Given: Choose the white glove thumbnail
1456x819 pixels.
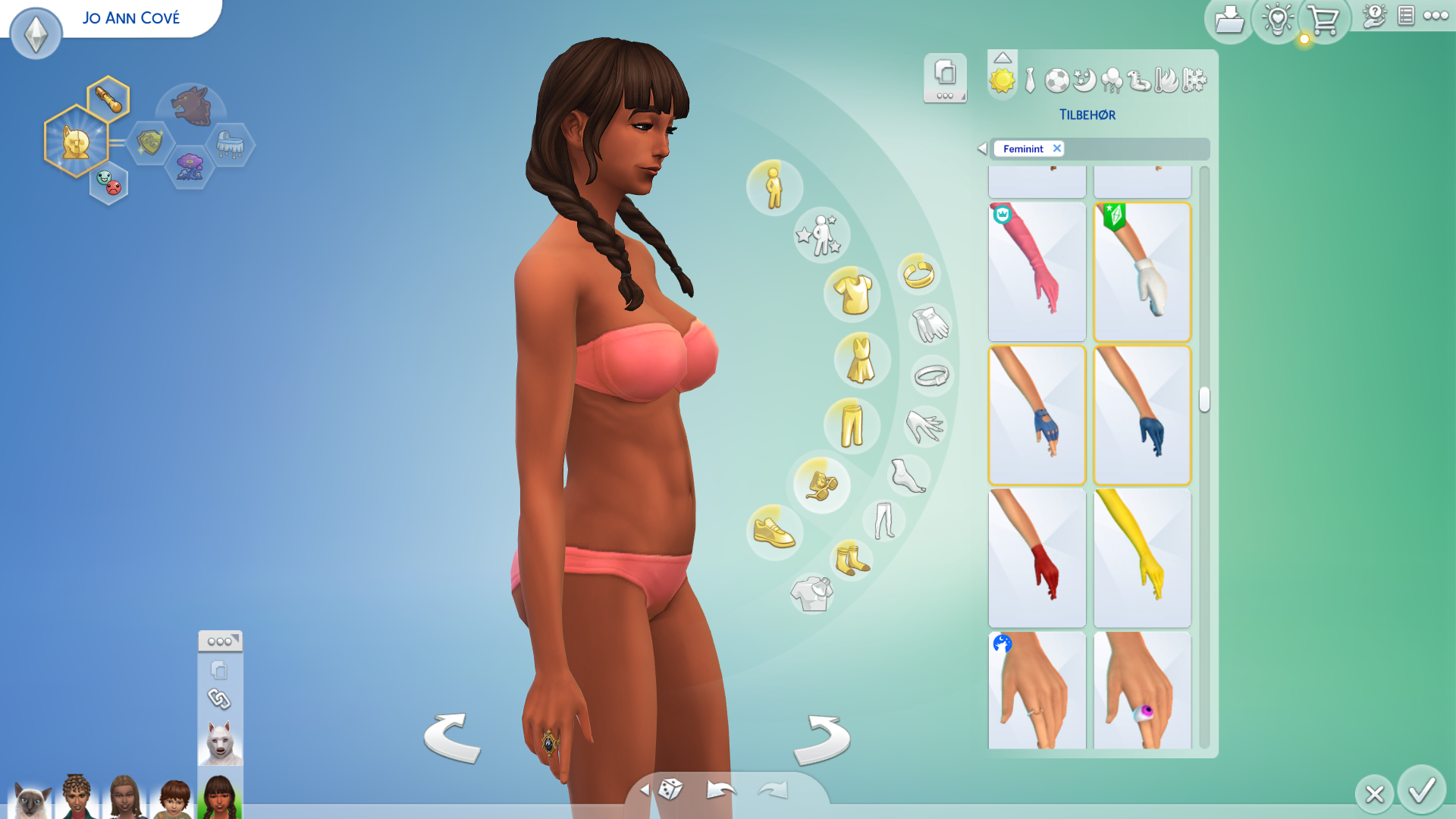Looking at the screenshot, I should [x=1142, y=271].
